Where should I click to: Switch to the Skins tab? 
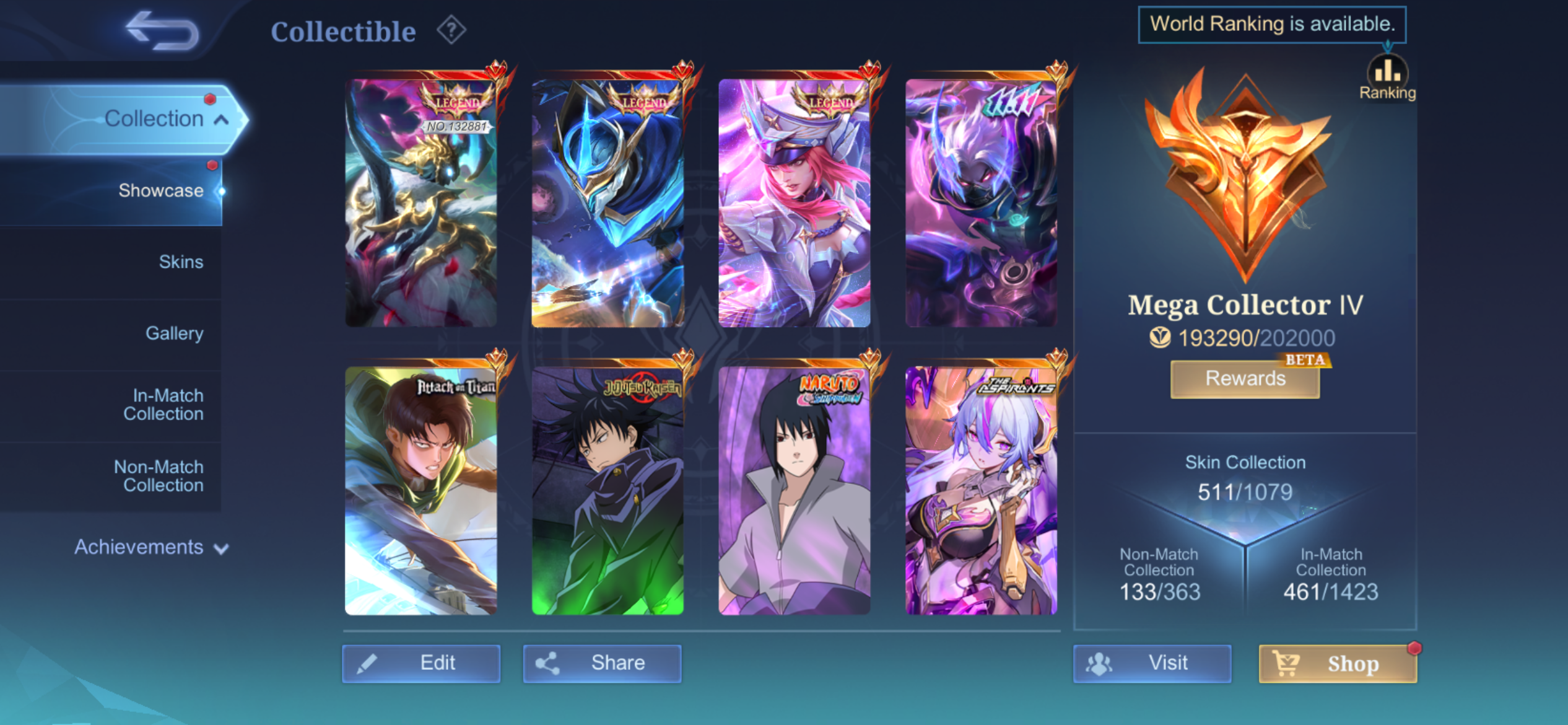coord(181,262)
